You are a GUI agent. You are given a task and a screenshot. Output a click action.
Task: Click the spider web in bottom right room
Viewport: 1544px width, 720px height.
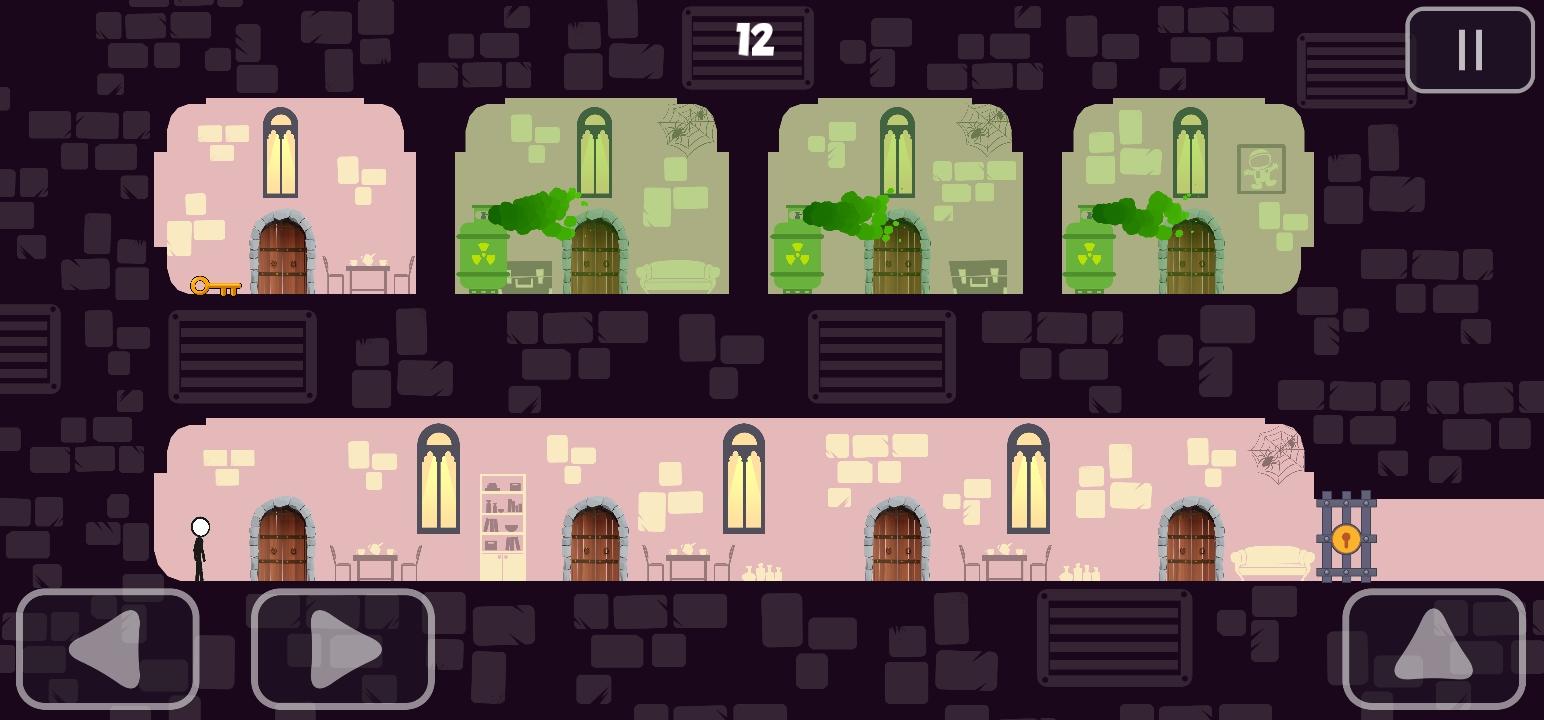tap(1277, 455)
